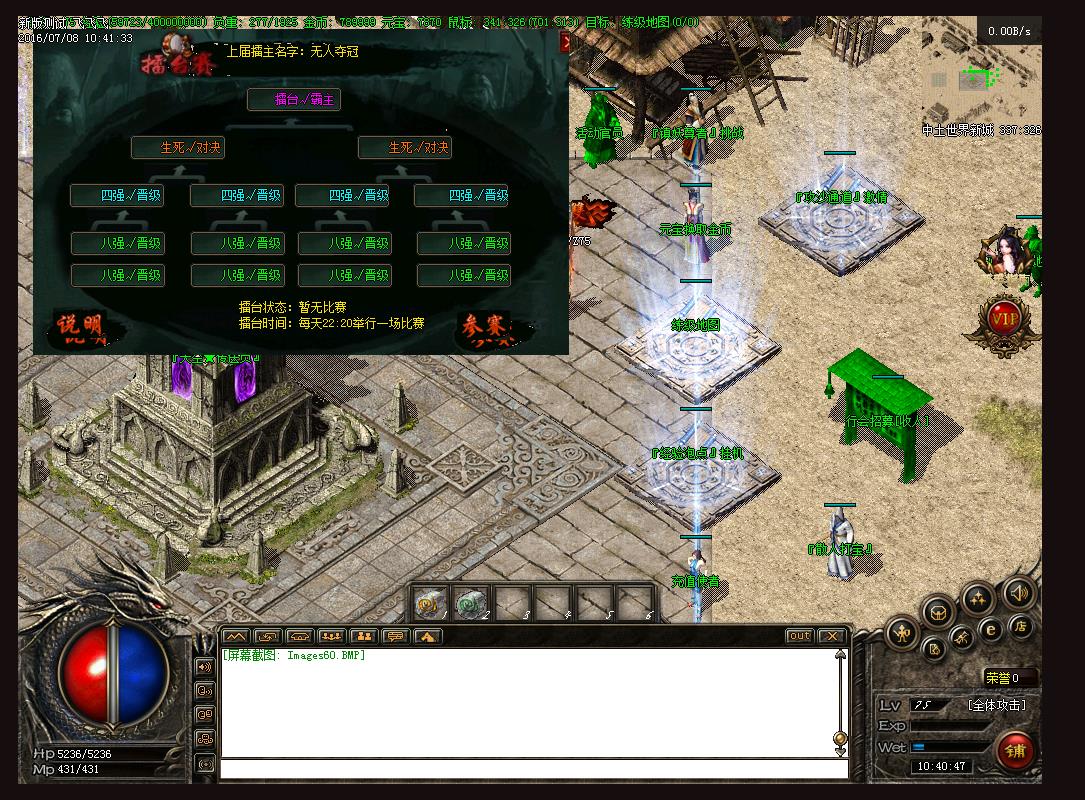Click the red 铺 shop button

coord(1016,751)
